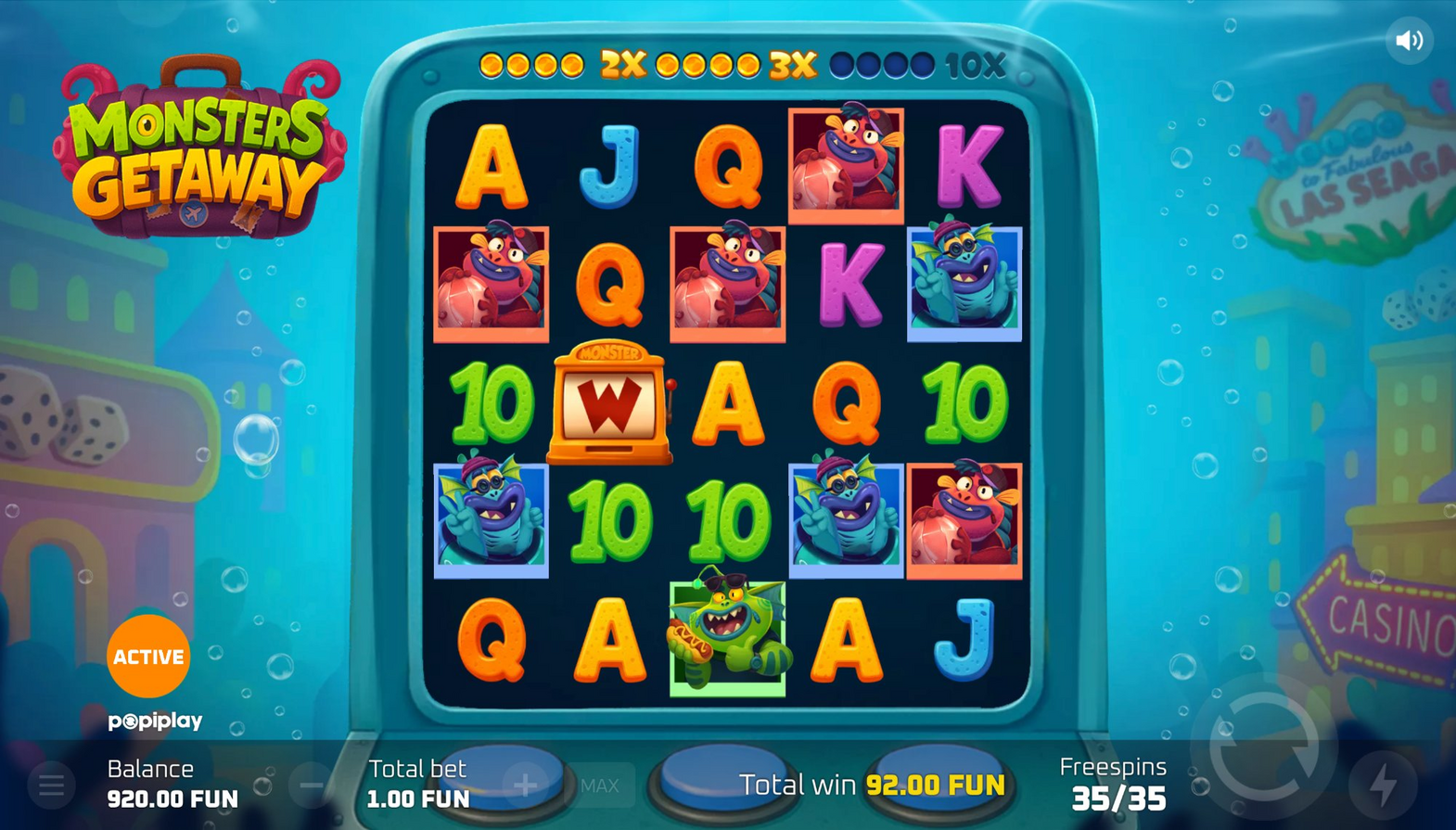Mute the game sound via the speaker icon
This screenshot has width=1456, height=830.
coord(1411,39)
